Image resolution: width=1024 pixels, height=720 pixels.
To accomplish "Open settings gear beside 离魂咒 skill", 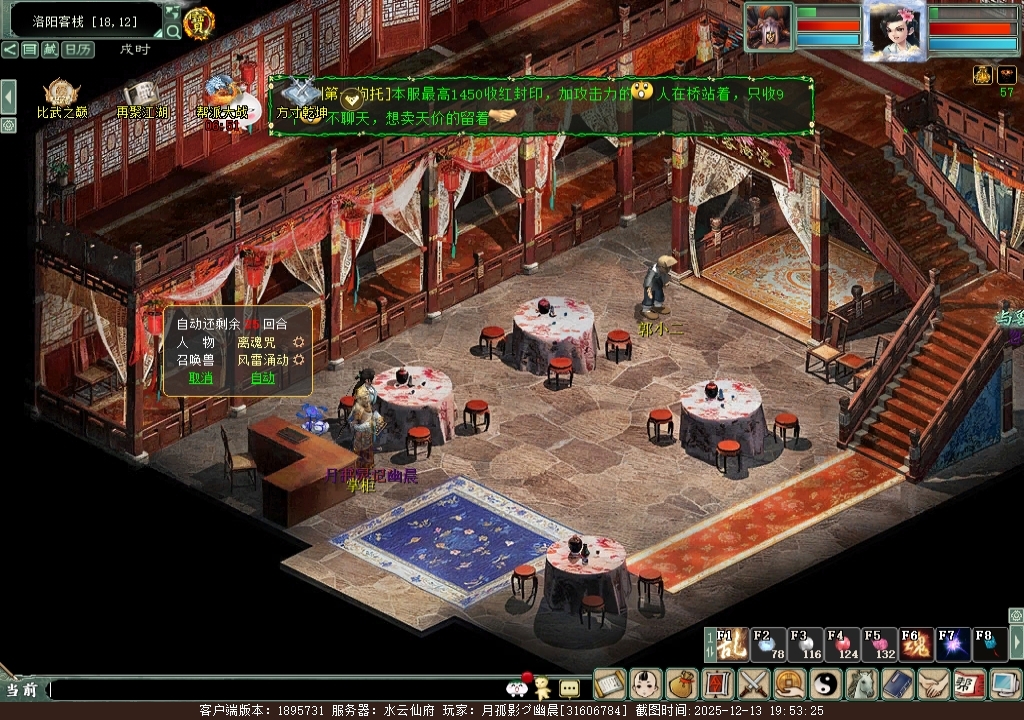I will pos(298,342).
